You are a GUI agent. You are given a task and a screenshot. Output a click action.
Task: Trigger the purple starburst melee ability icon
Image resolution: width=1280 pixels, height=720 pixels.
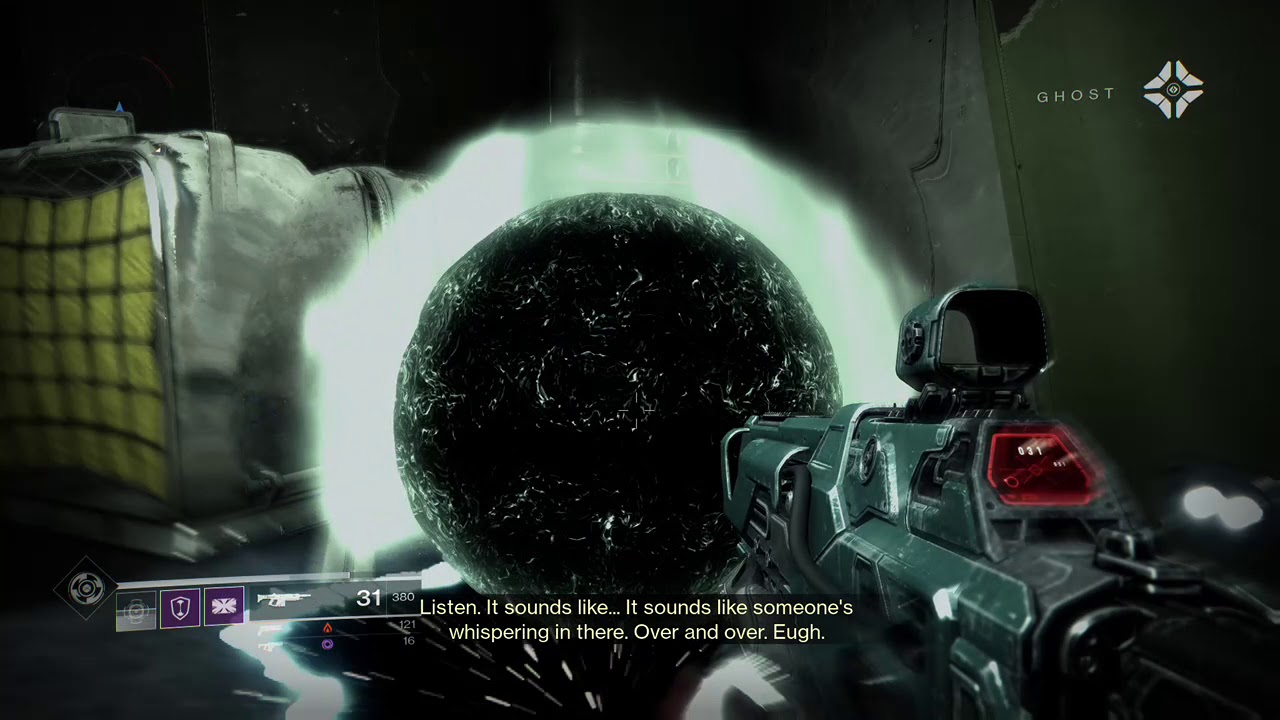(x=224, y=607)
